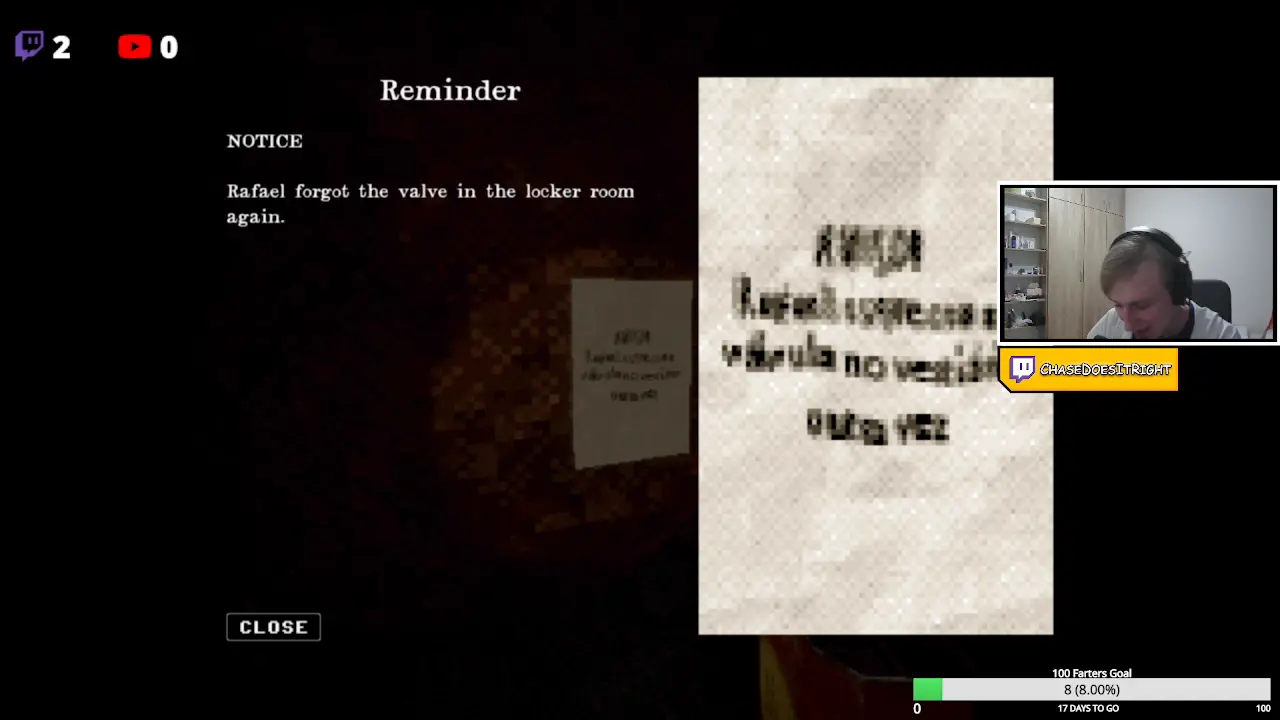Click the 8 (8.00%) percentage readout
The image size is (1280, 720).
1091,690
